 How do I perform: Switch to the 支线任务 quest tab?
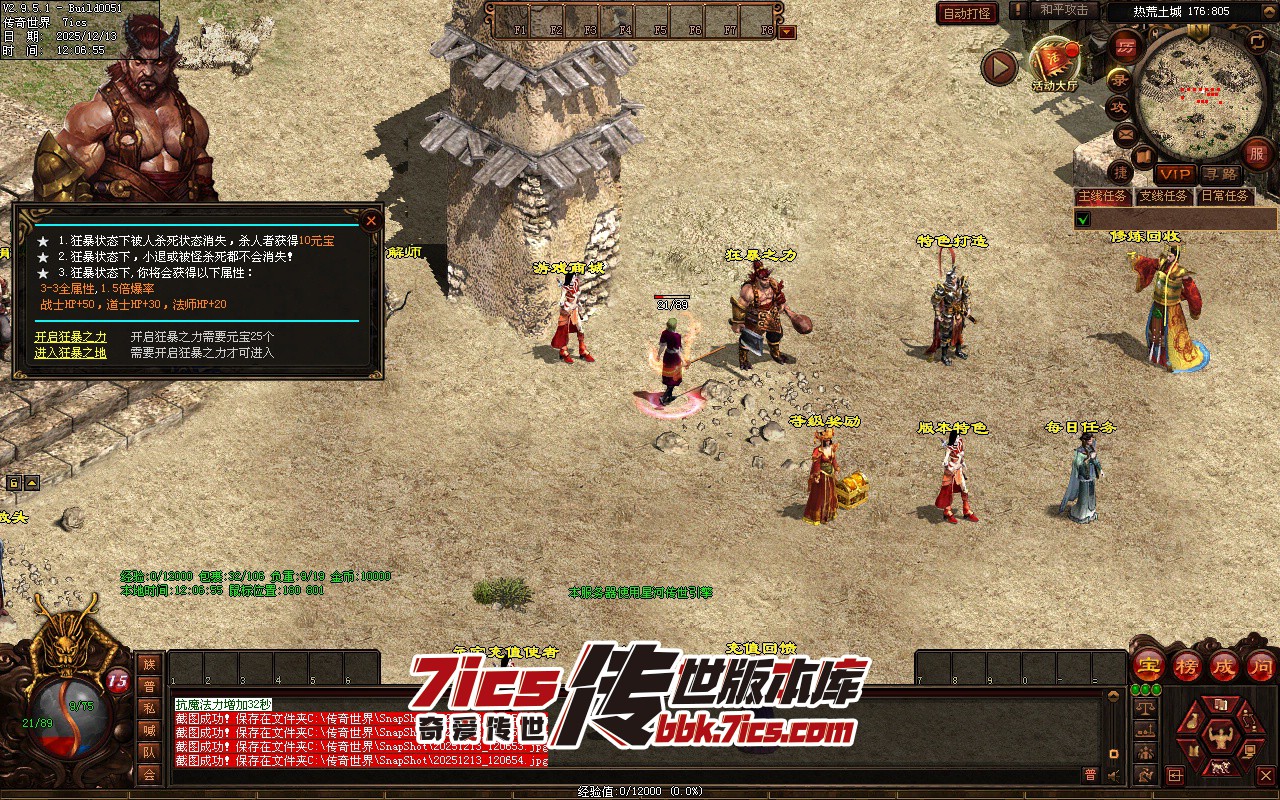[x=1163, y=196]
